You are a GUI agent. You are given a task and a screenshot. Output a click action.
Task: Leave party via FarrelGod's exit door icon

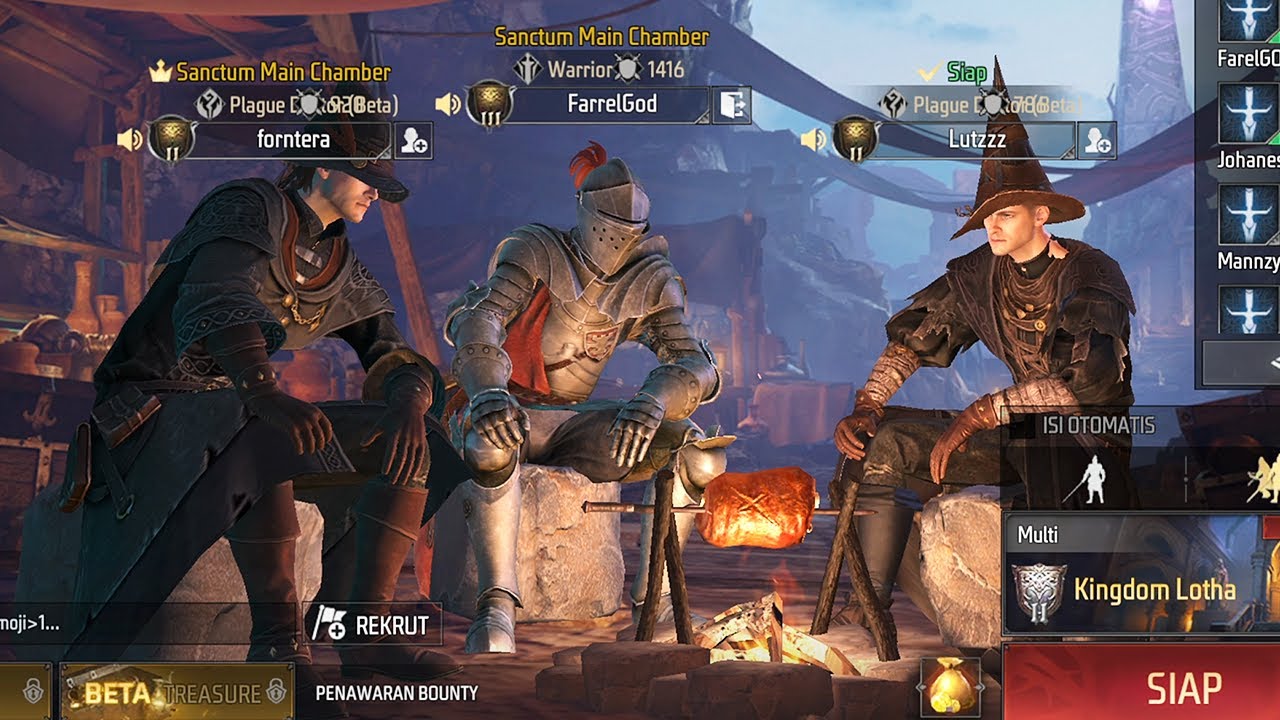point(731,105)
